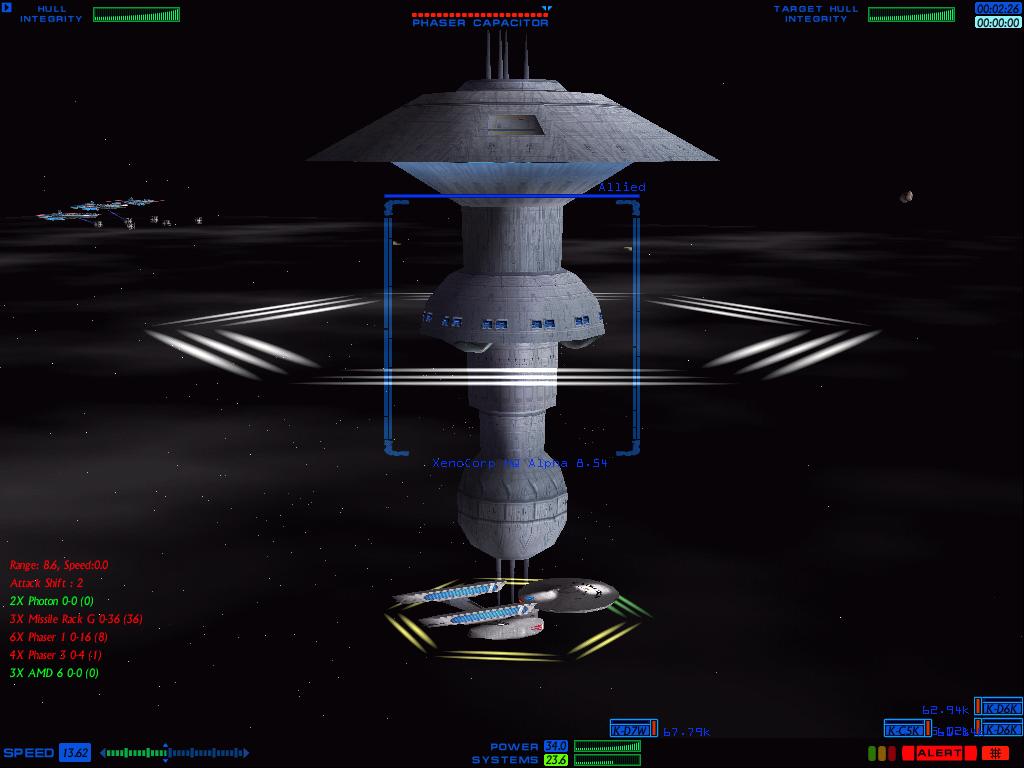Viewport: 1024px width, 768px height.
Task: Click the small arrow above Phaser Capacitor
Action: pos(546,9)
